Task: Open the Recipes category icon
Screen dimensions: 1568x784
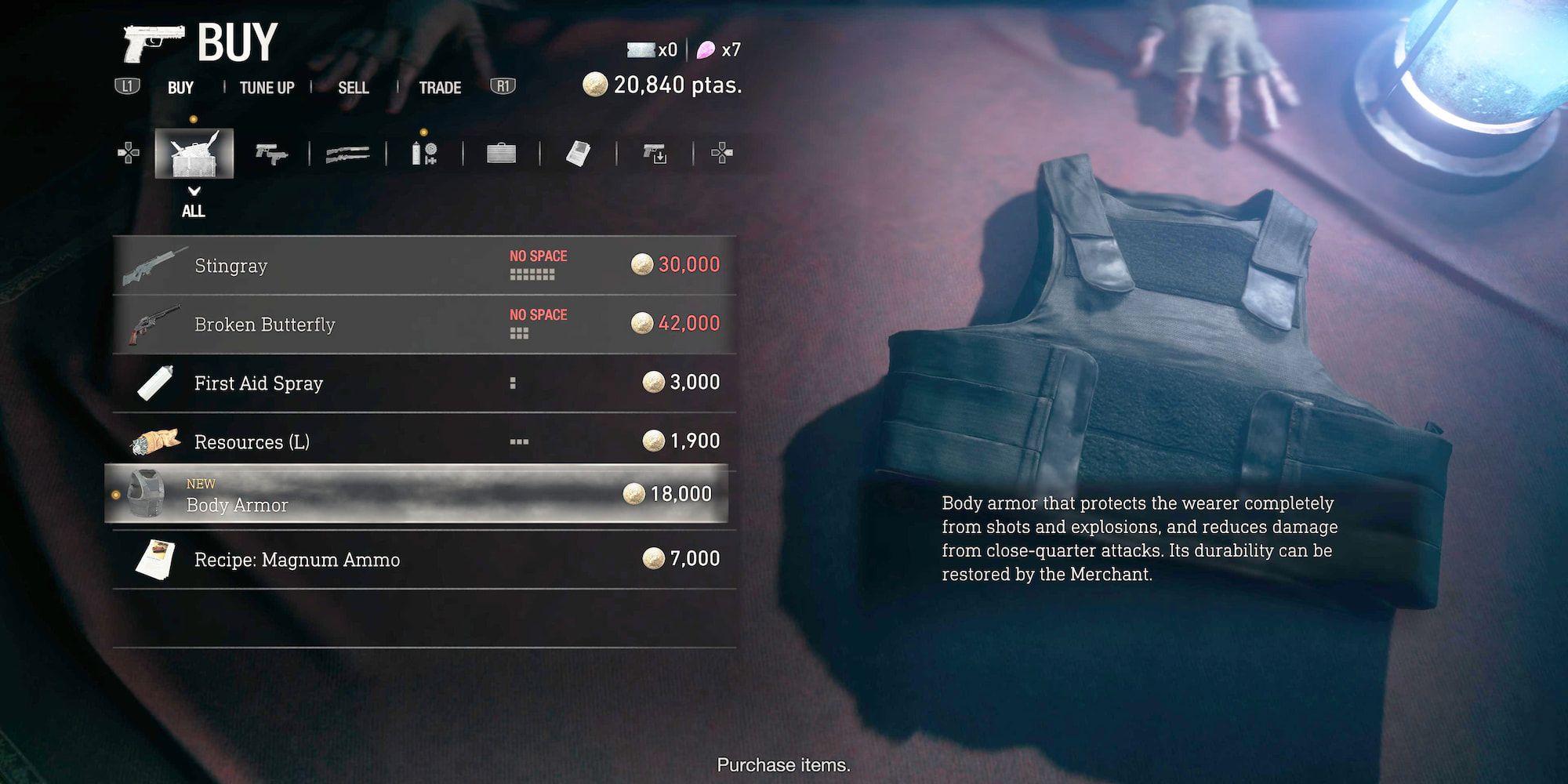Action: [x=577, y=153]
